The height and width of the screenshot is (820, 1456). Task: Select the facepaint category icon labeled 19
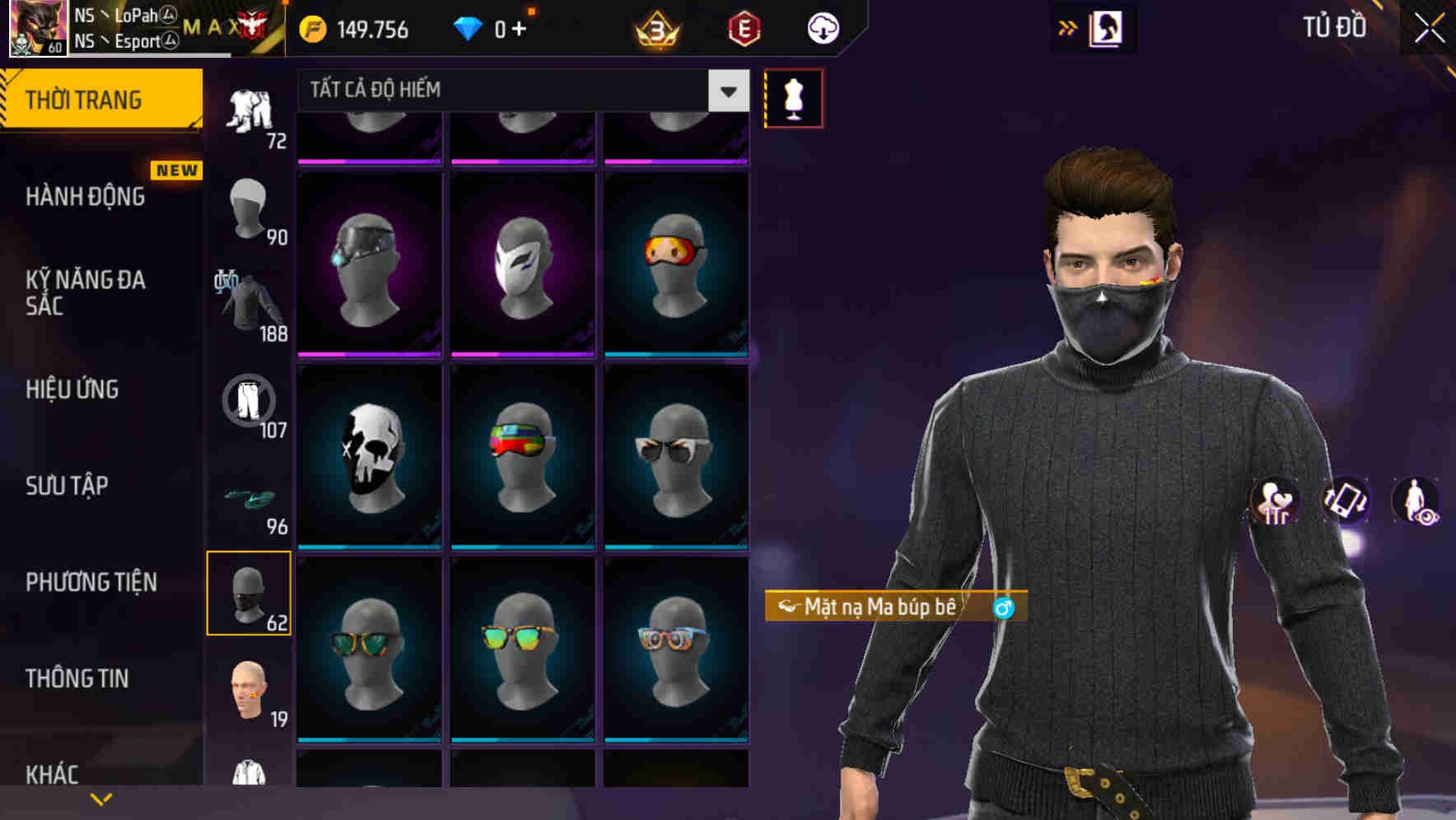click(x=250, y=690)
